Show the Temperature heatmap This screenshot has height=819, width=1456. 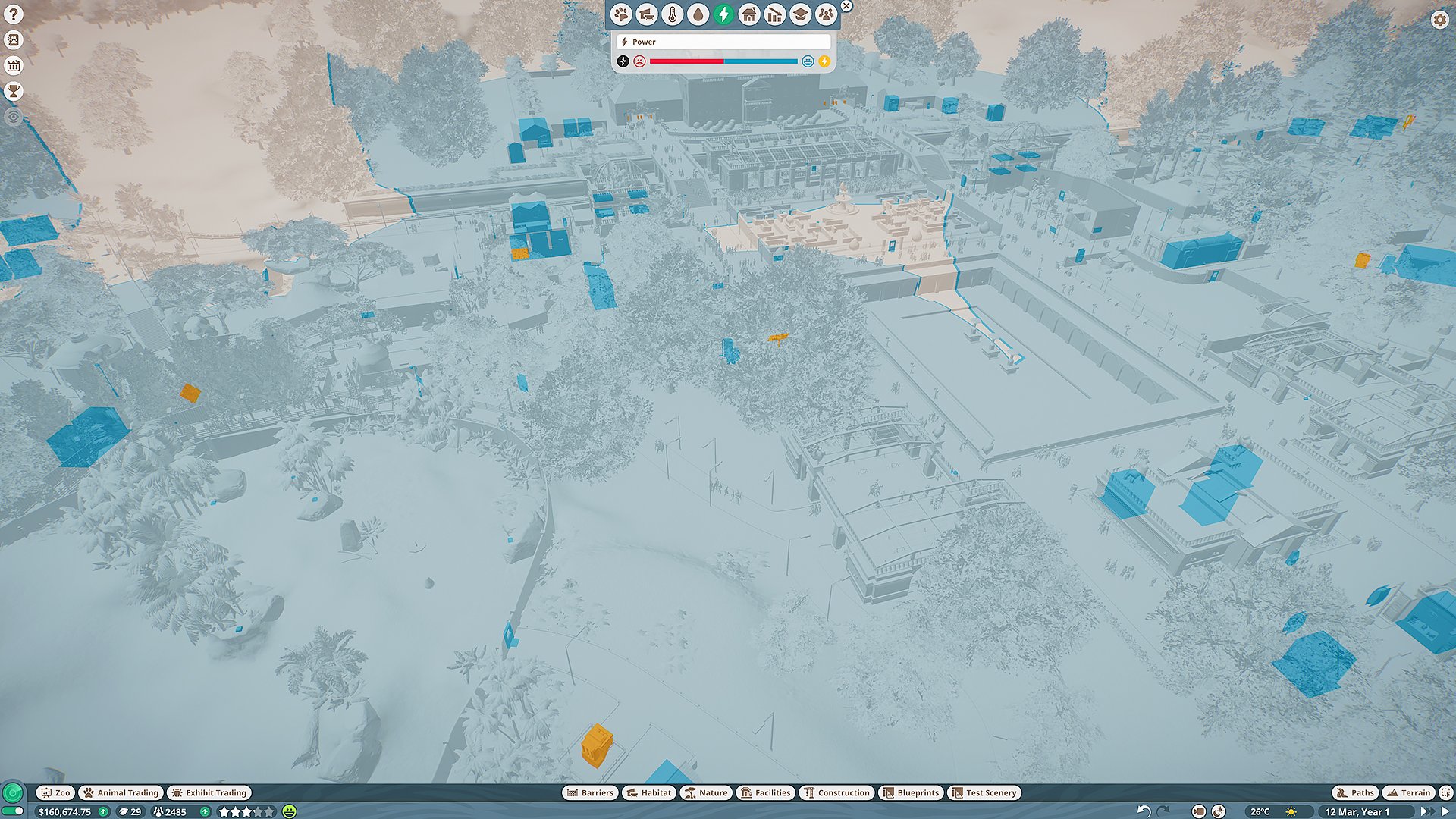coord(673,13)
